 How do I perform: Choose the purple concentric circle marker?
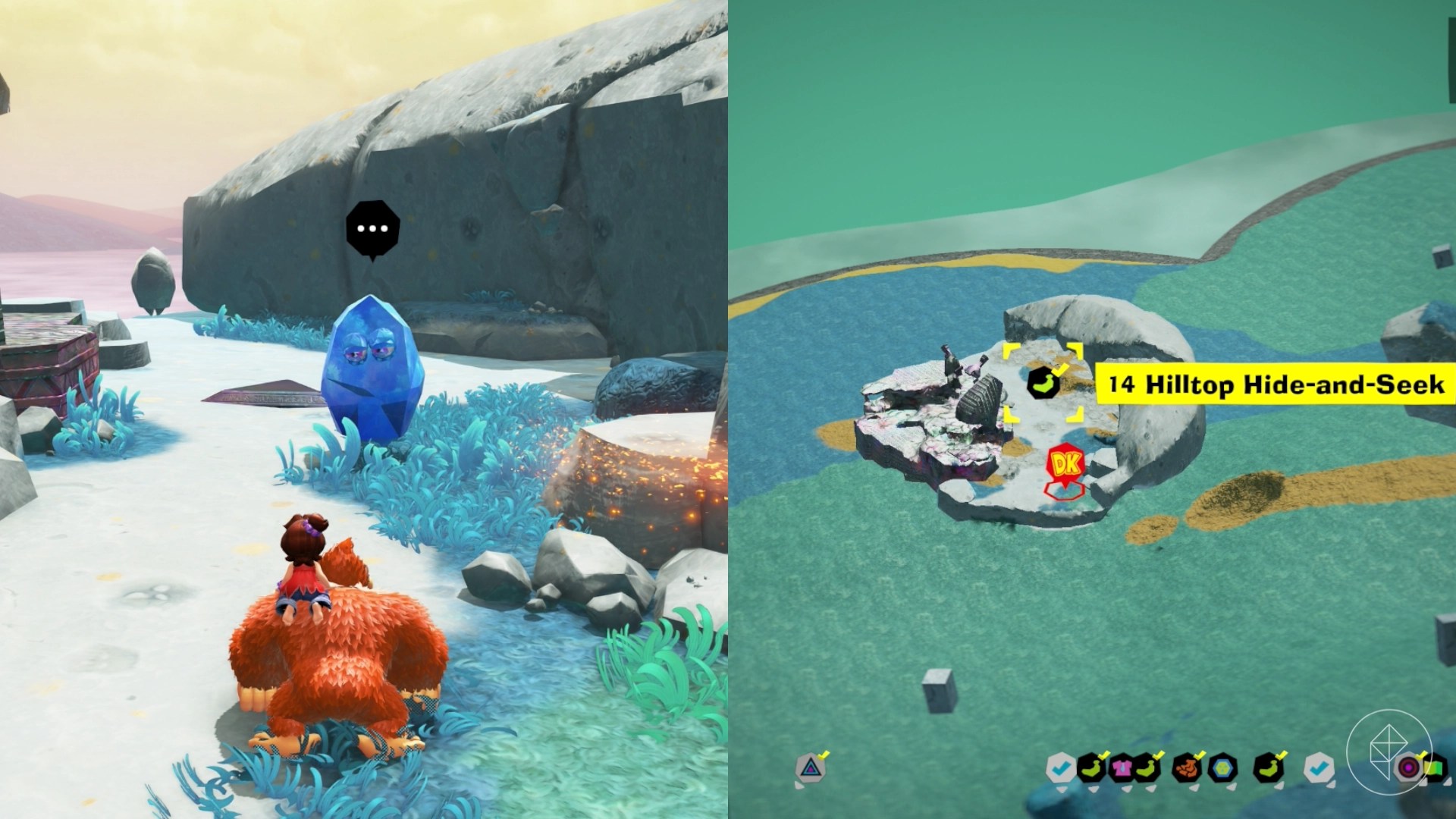(1409, 767)
